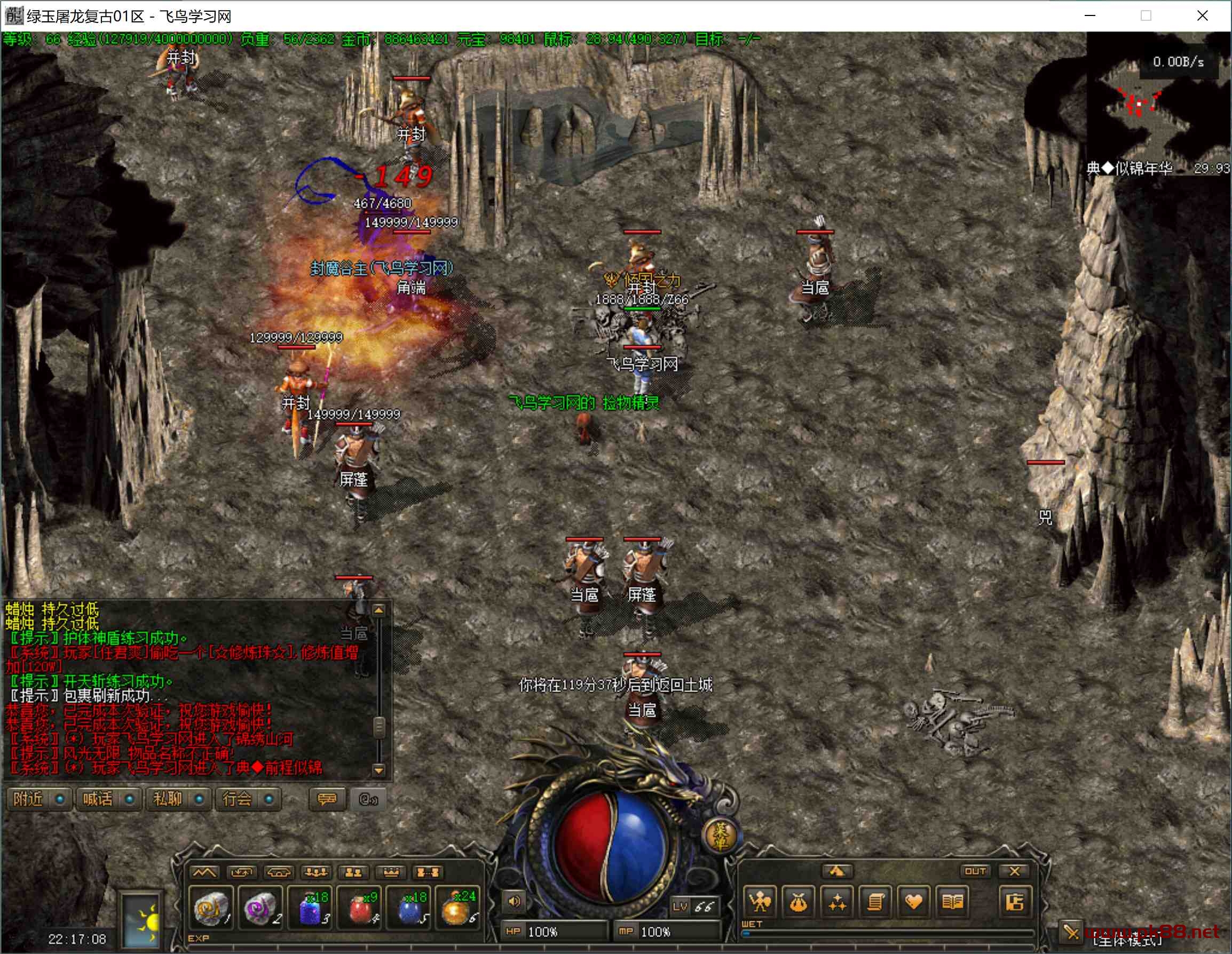Use the gold swirl scroll in slot 1
This screenshot has width=1232, height=954.
tap(211, 907)
